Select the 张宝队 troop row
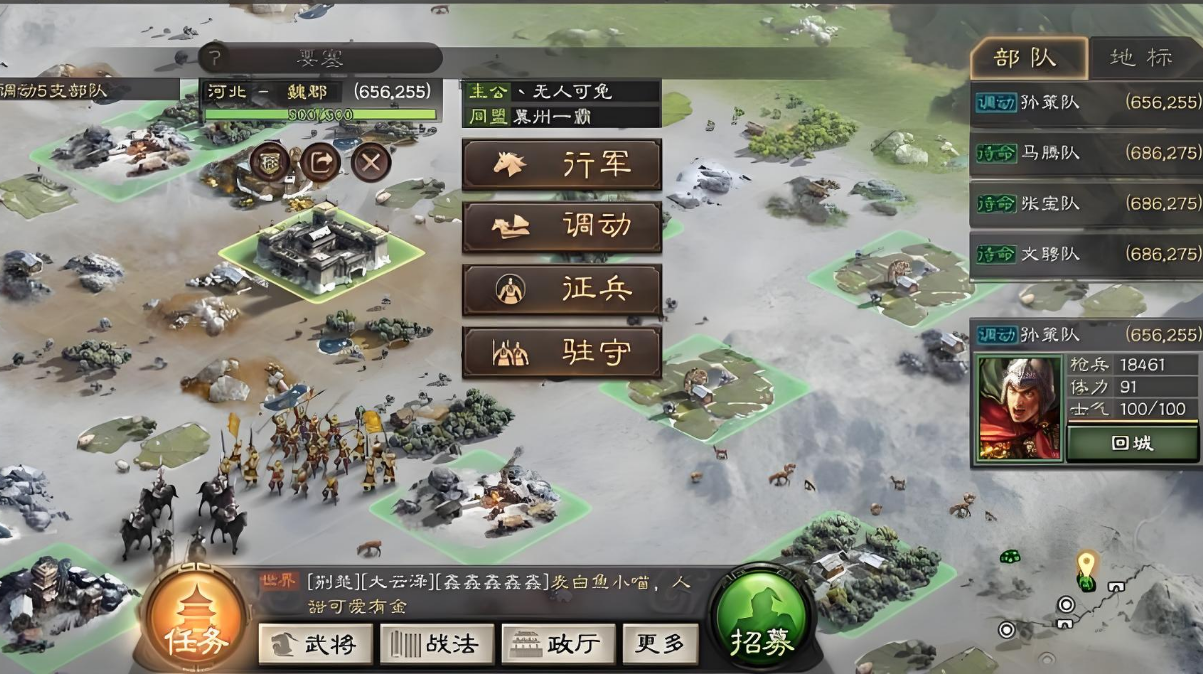Viewport: 1203px width, 674px height. (x=1086, y=203)
